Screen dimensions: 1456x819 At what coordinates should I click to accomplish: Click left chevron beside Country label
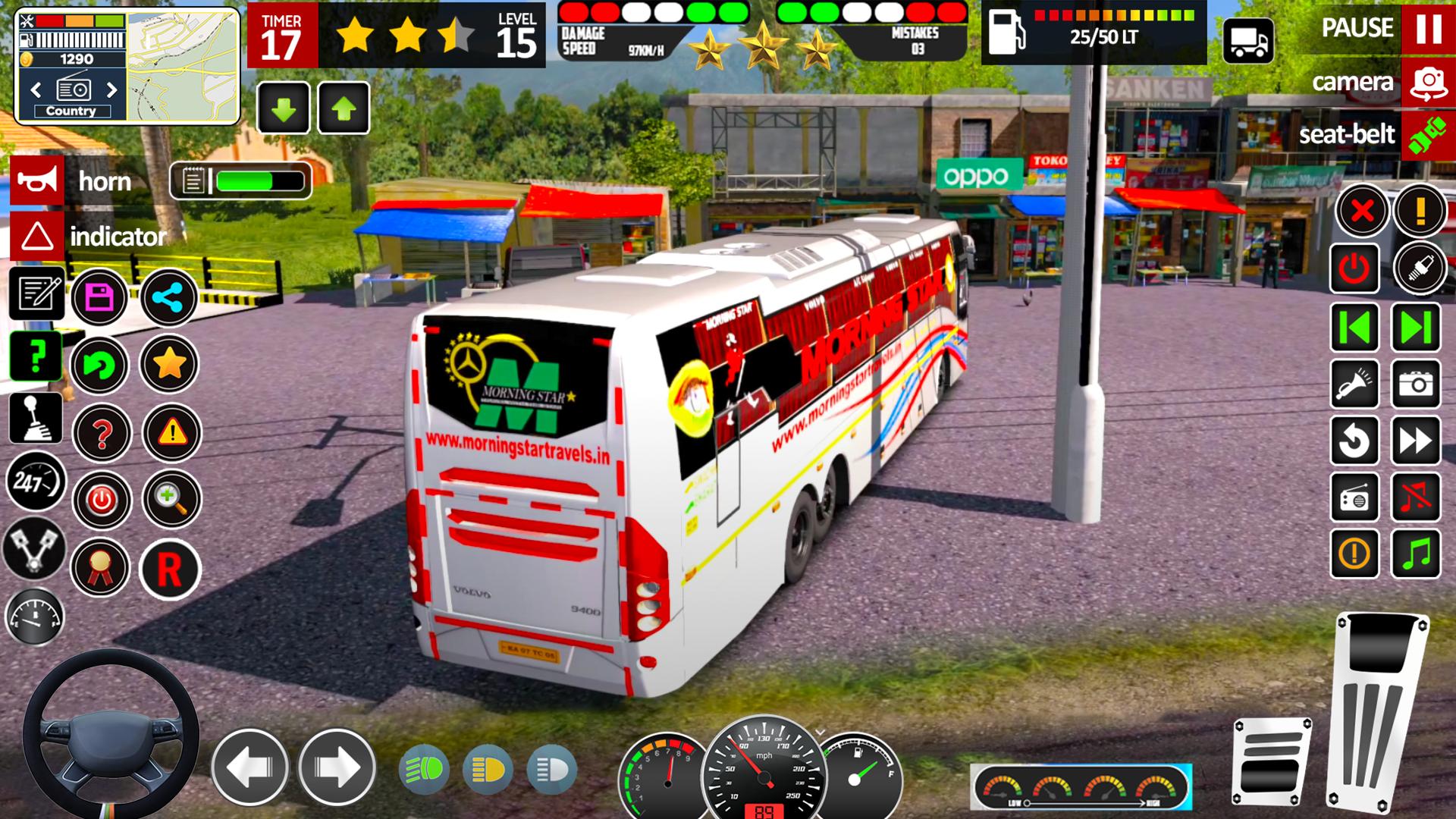pos(36,89)
